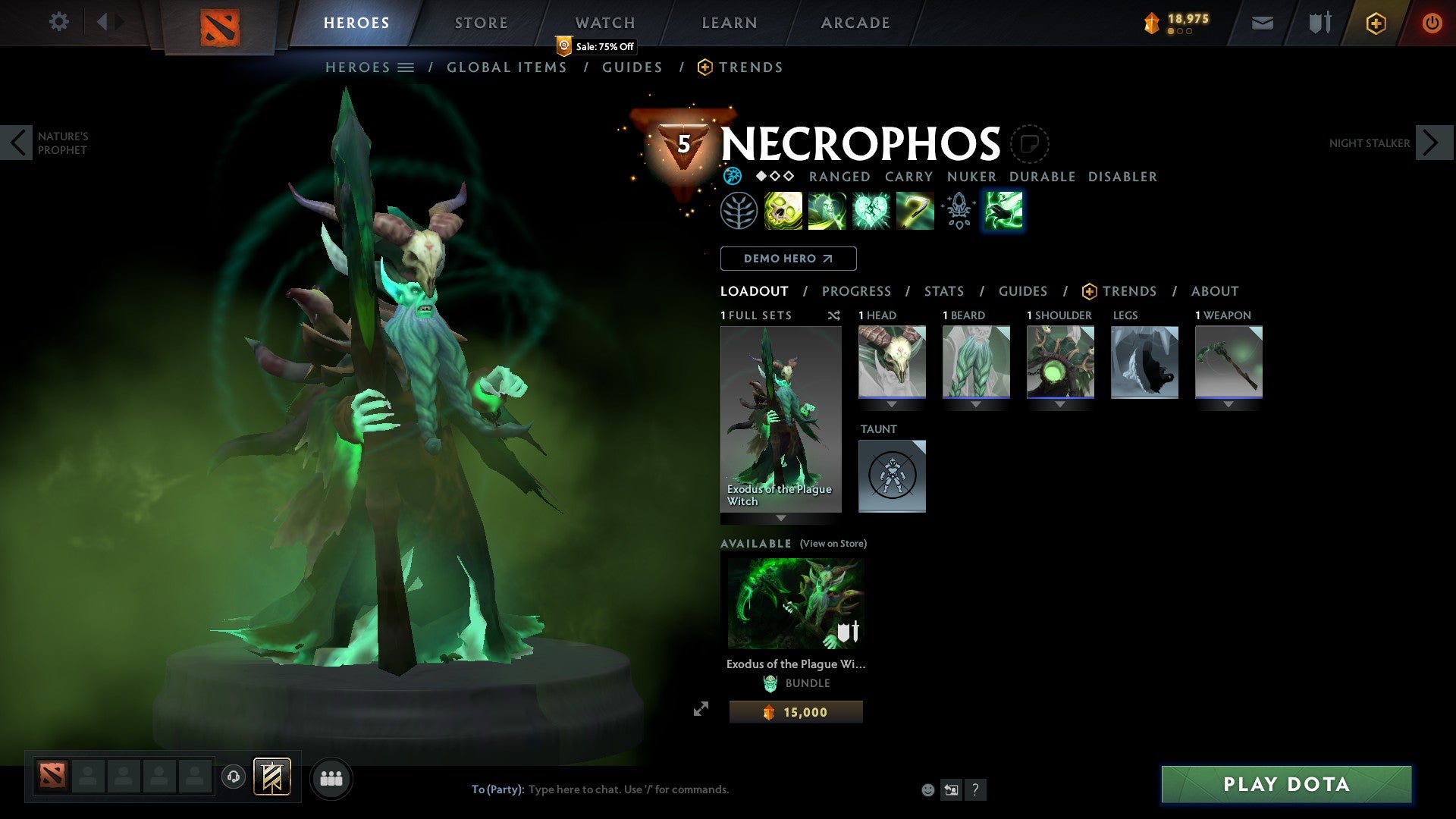Click the View on Store link

click(832, 544)
